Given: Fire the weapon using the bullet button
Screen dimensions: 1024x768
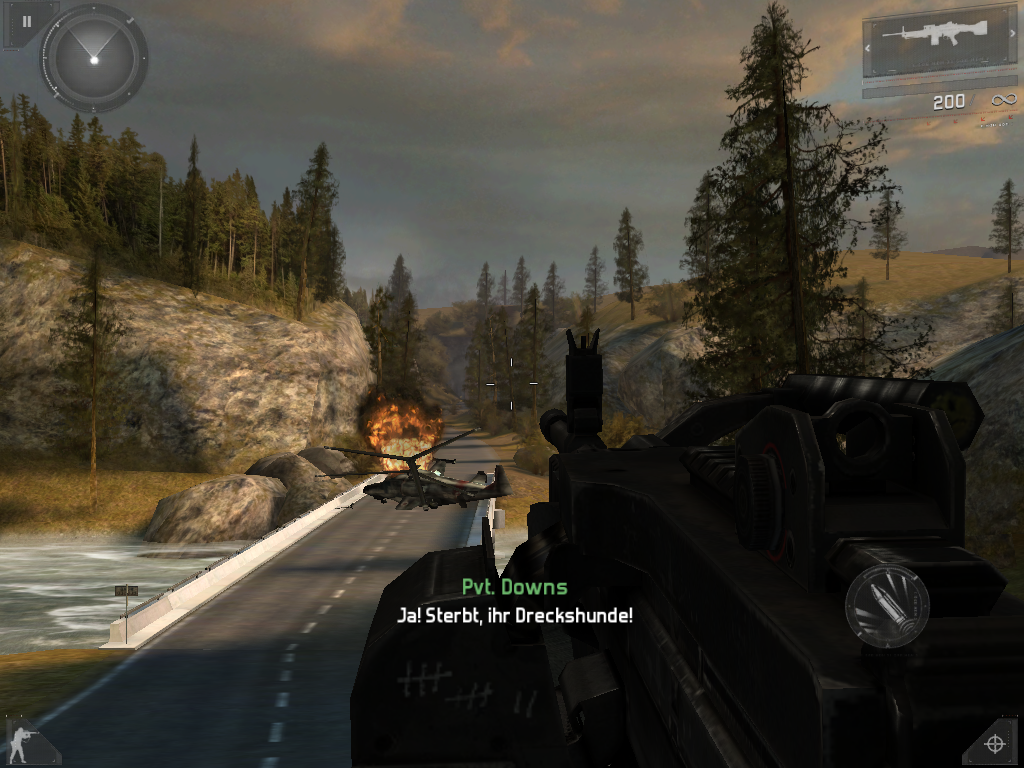Looking at the screenshot, I should pyautogui.click(x=887, y=605).
